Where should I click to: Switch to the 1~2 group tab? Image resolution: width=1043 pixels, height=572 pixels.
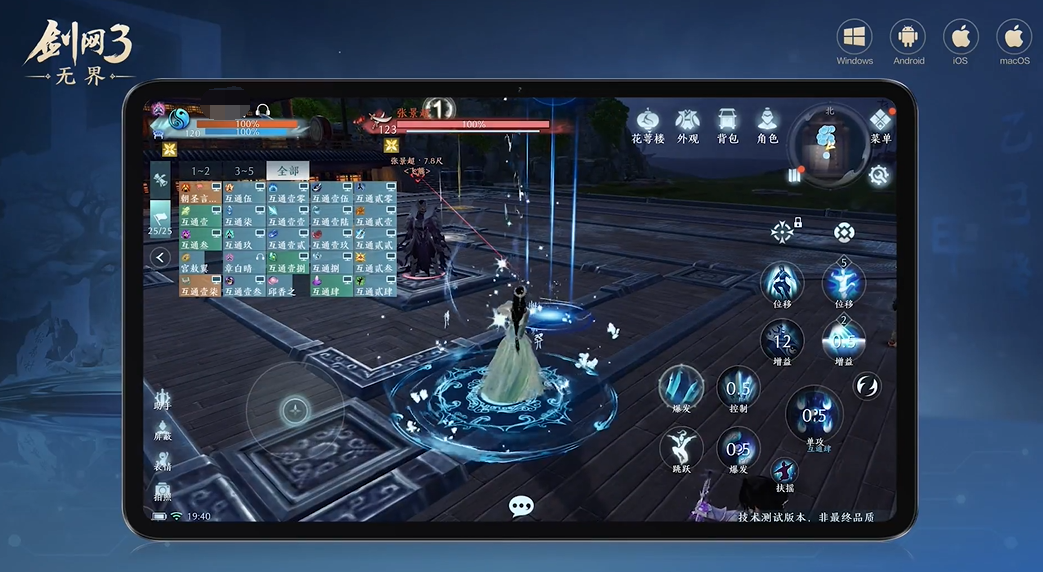pos(201,171)
